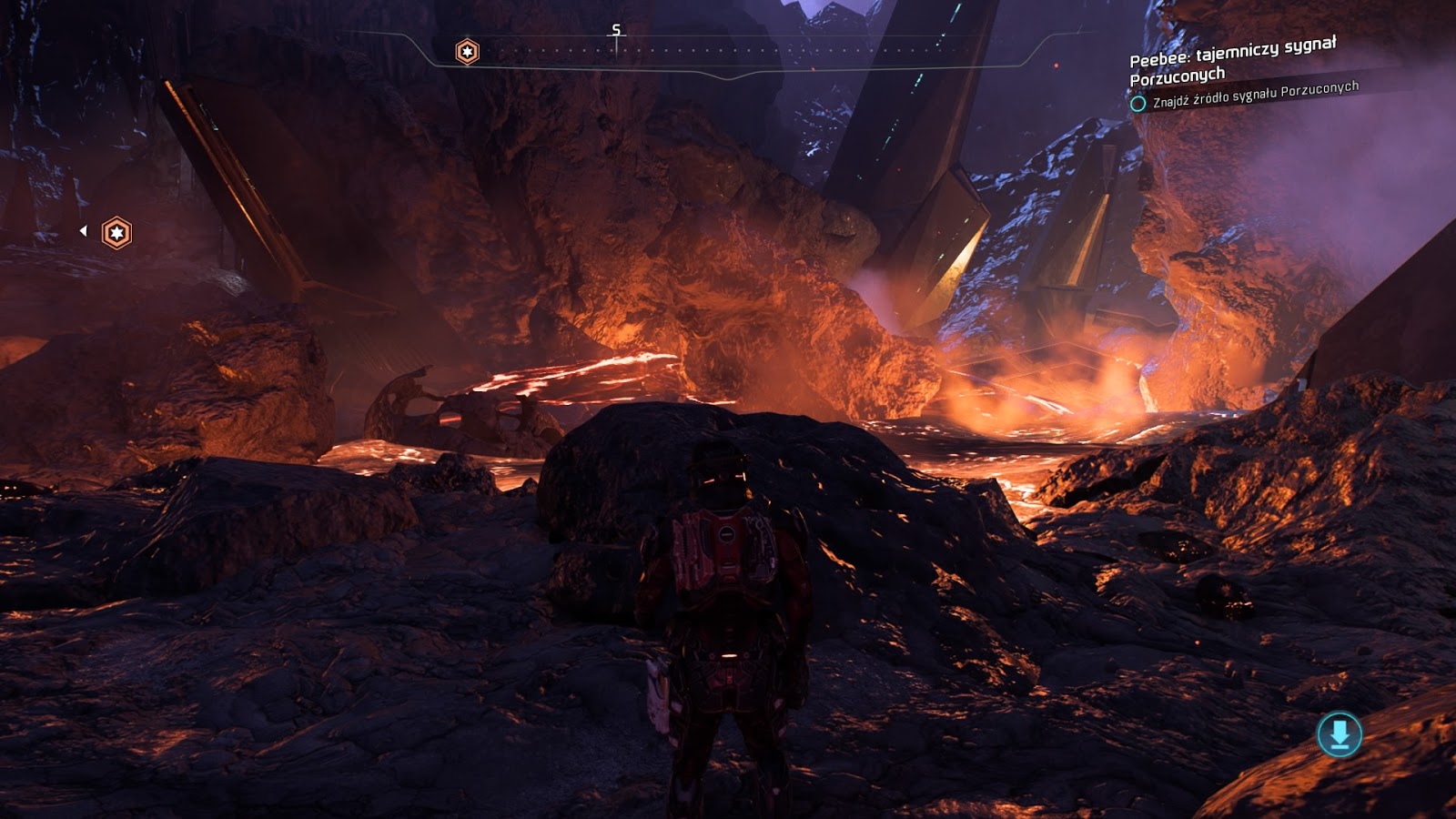Open the Peebee quest objective tracker
The width and height of the screenshot is (1456, 819).
coord(1232,62)
